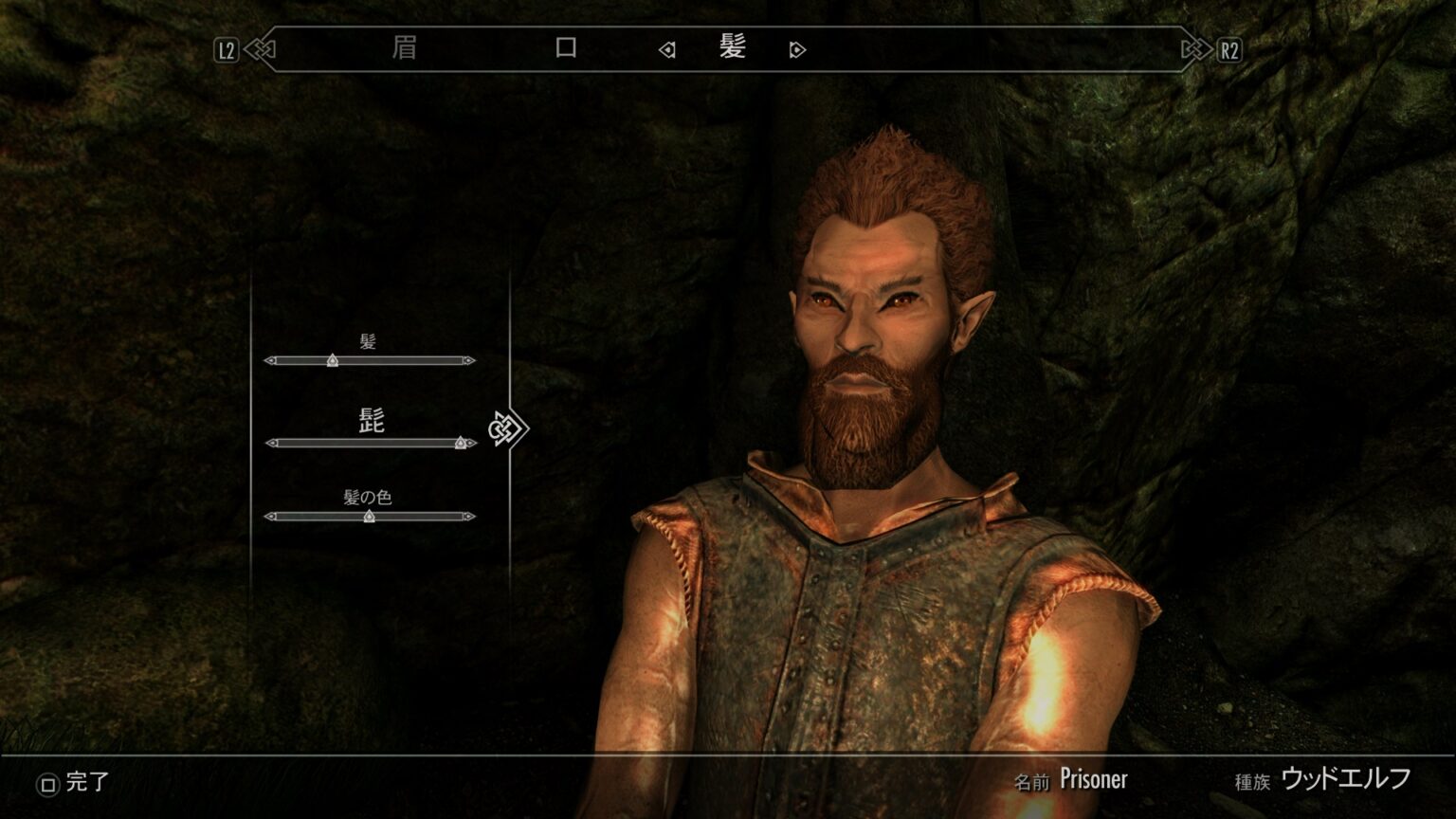Viewport: 1456px width, 819px height.
Task: Click the ウッドエルフ race label
Action: point(1345,778)
